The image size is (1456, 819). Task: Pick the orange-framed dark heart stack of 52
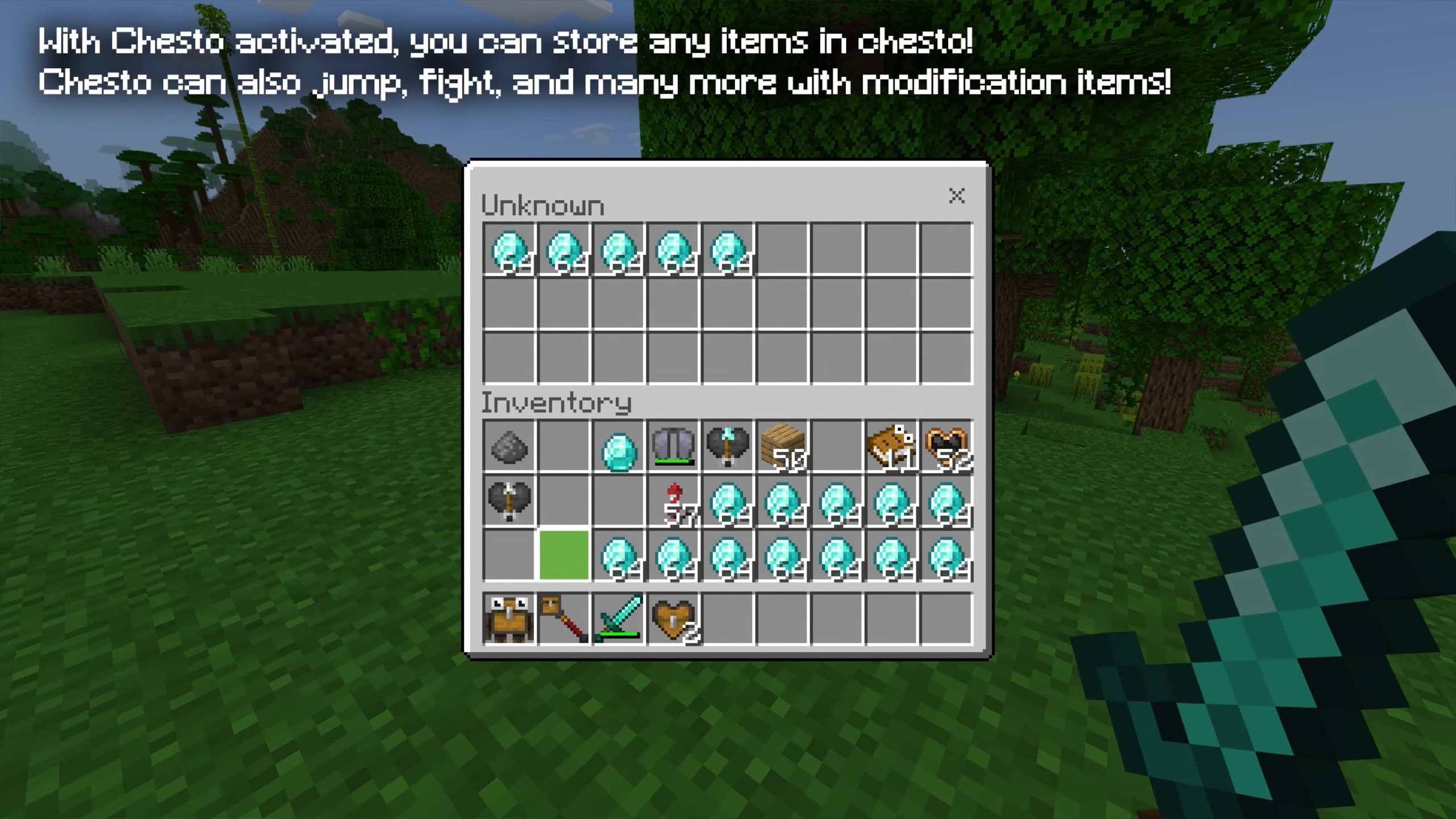click(x=946, y=447)
